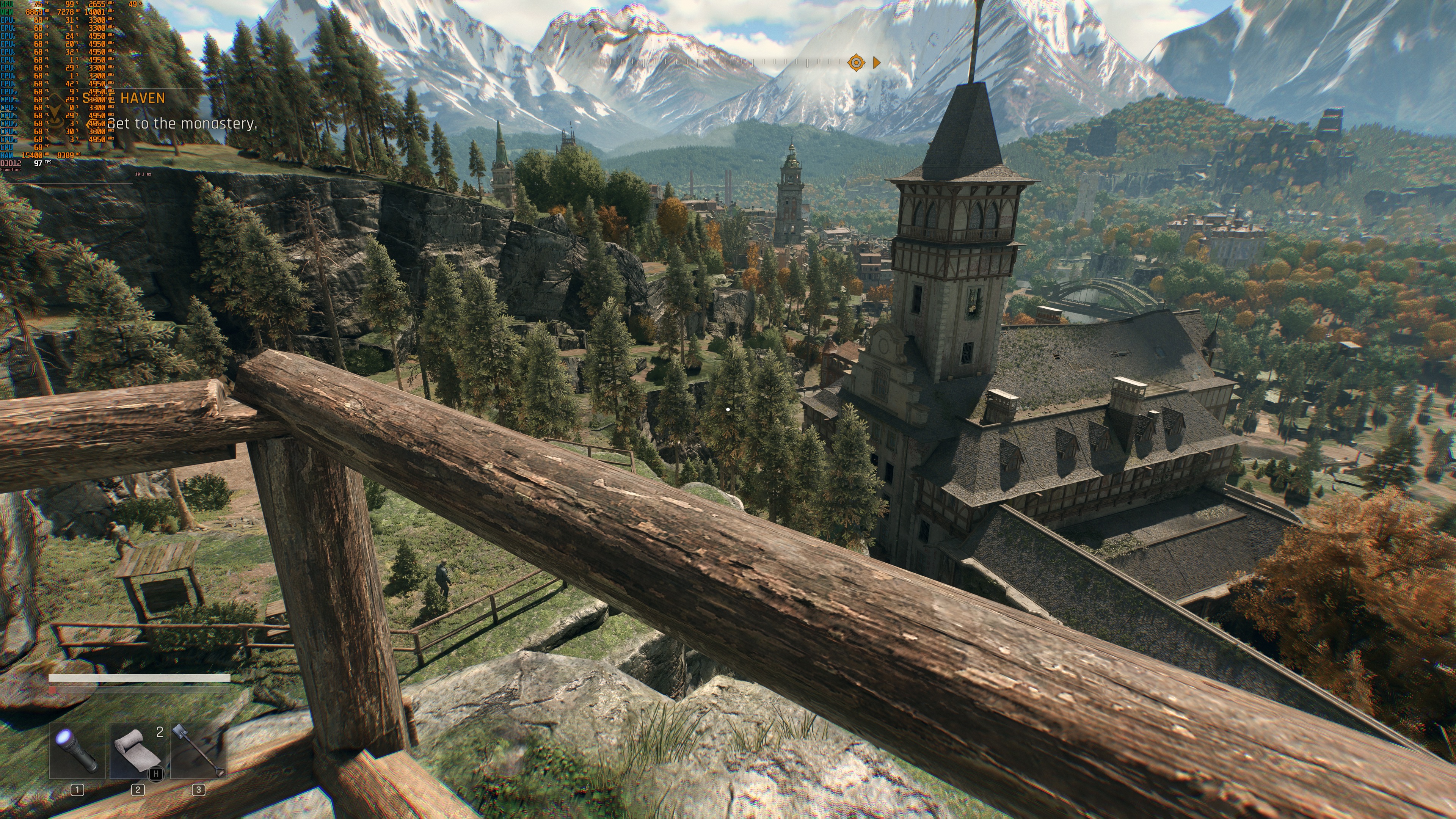Click the CPU1 usage percentage in the overlay

point(69,20)
